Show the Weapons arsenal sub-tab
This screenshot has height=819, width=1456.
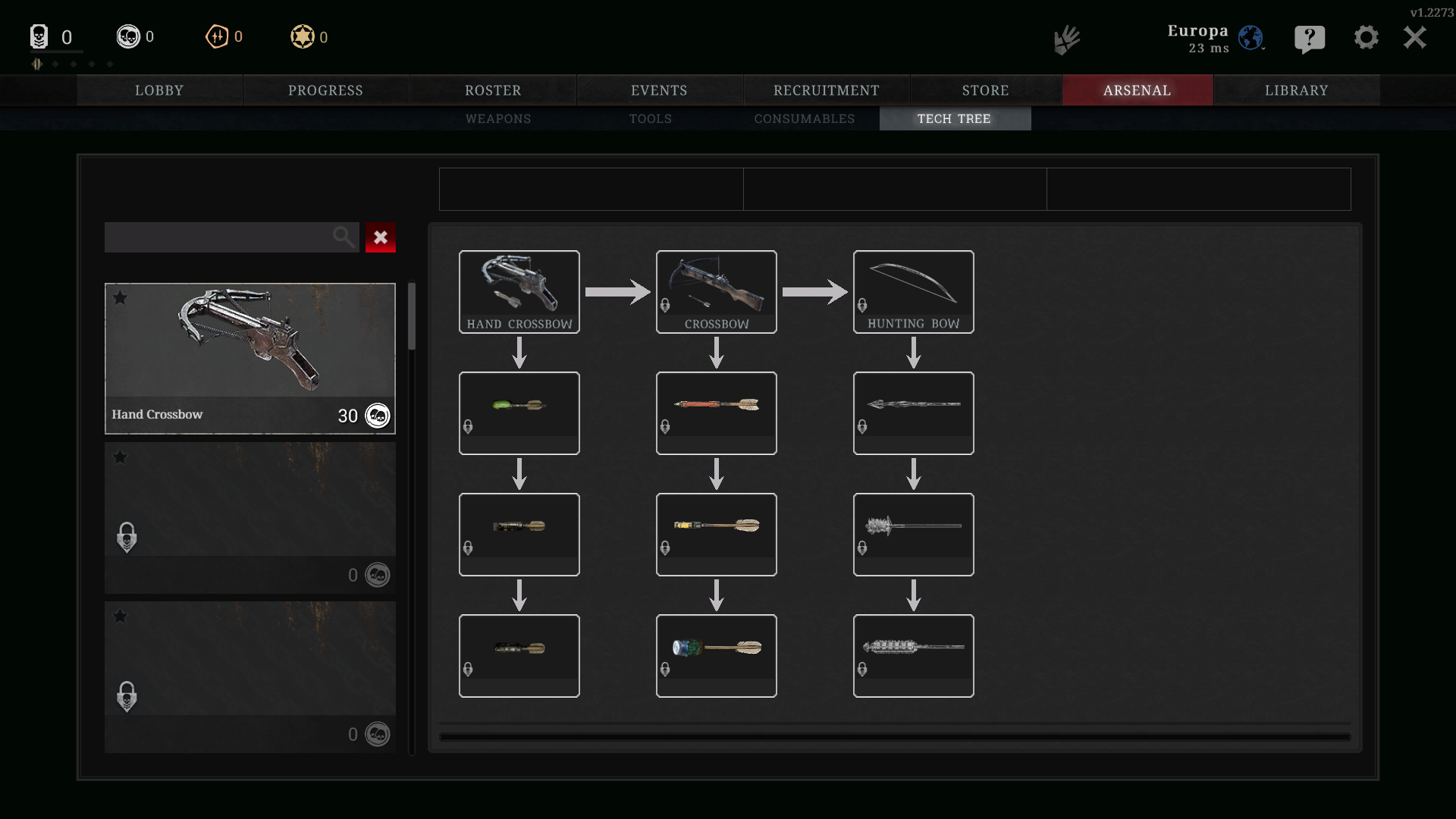tap(498, 119)
